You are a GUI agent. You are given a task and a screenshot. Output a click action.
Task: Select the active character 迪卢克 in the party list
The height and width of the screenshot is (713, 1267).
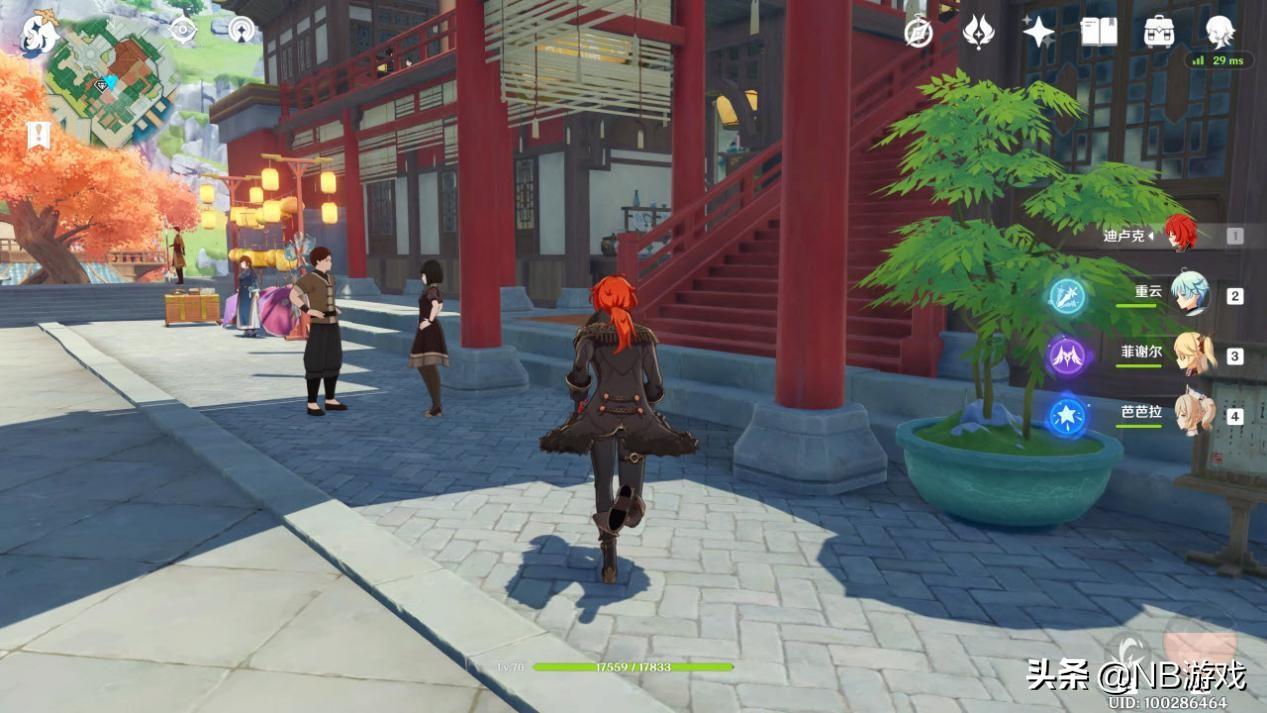click(x=1180, y=235)
